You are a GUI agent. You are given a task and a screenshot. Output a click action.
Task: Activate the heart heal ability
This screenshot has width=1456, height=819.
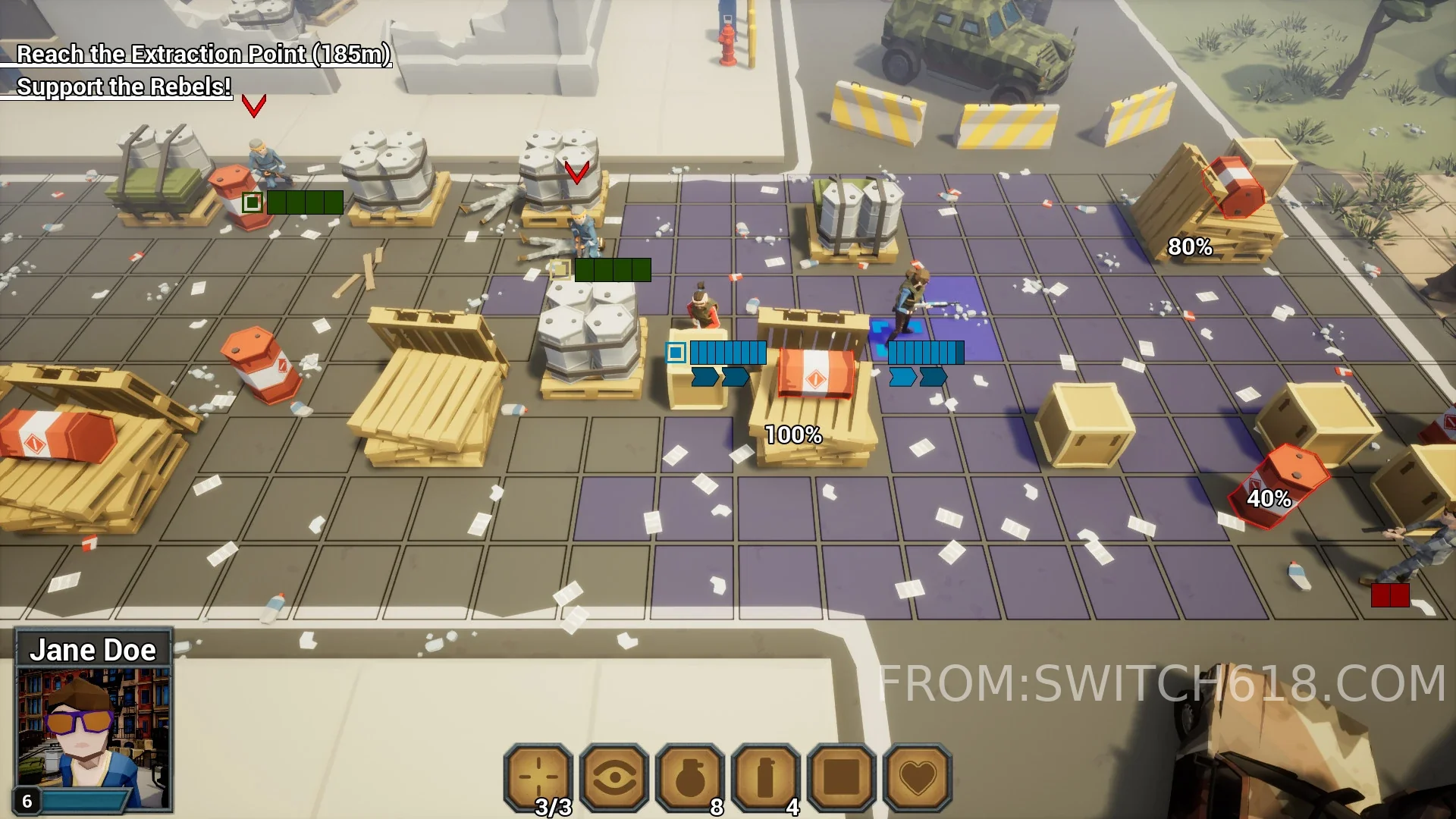[x=918, y=777]
